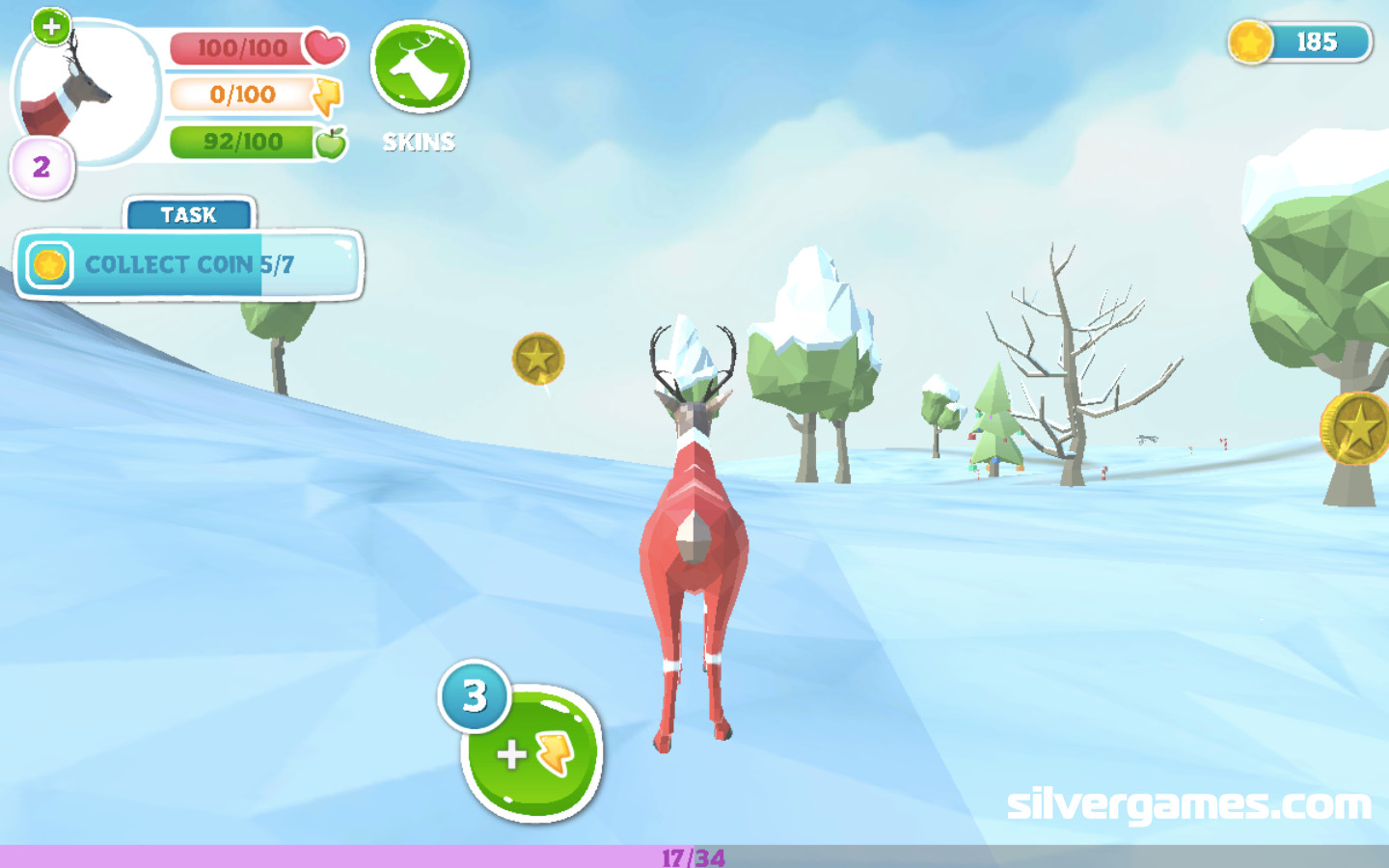This screenshot has width=1389, height=868.
Task: Select the Task tab label
Action: point(189,214)
